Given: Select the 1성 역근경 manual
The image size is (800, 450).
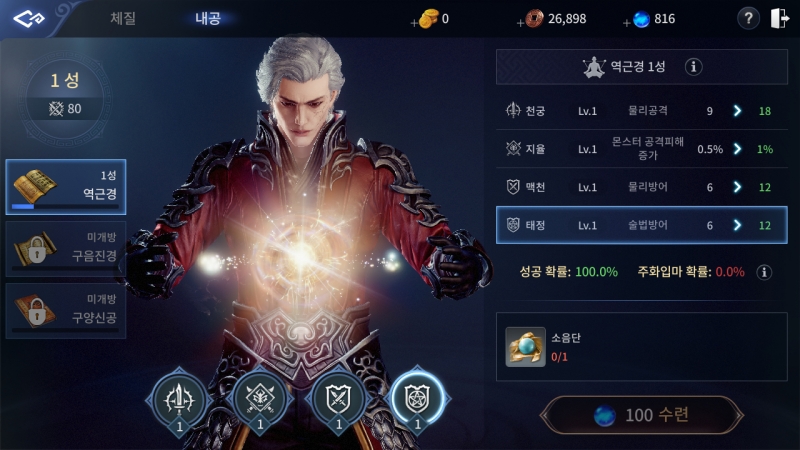Looking at the screenshot, I should [66, 186].
